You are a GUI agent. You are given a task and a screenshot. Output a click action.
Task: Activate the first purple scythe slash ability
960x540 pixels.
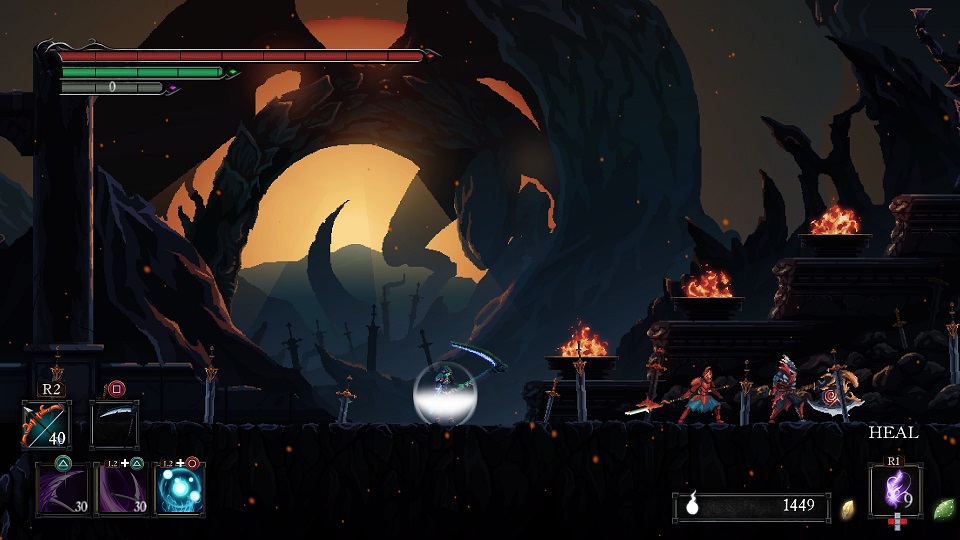click(60, 490)
